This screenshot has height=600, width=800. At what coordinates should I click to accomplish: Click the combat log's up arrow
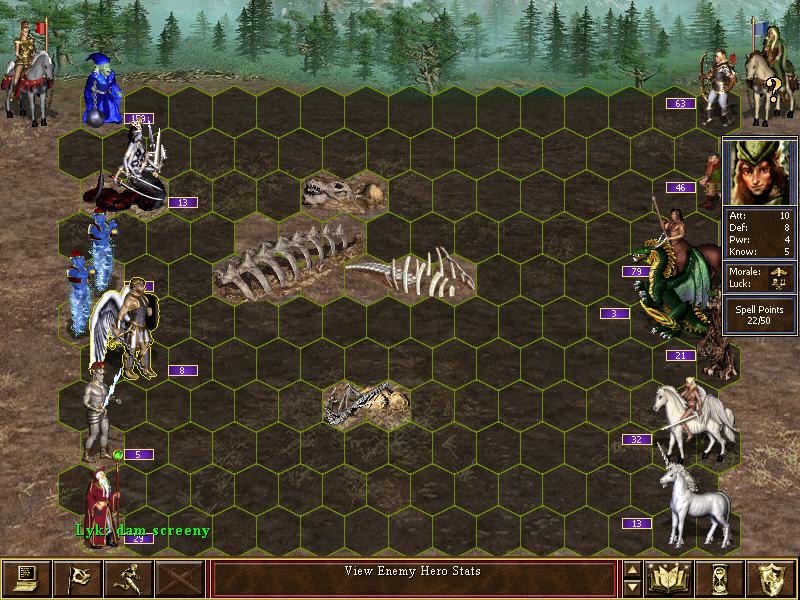pos(632,569)
